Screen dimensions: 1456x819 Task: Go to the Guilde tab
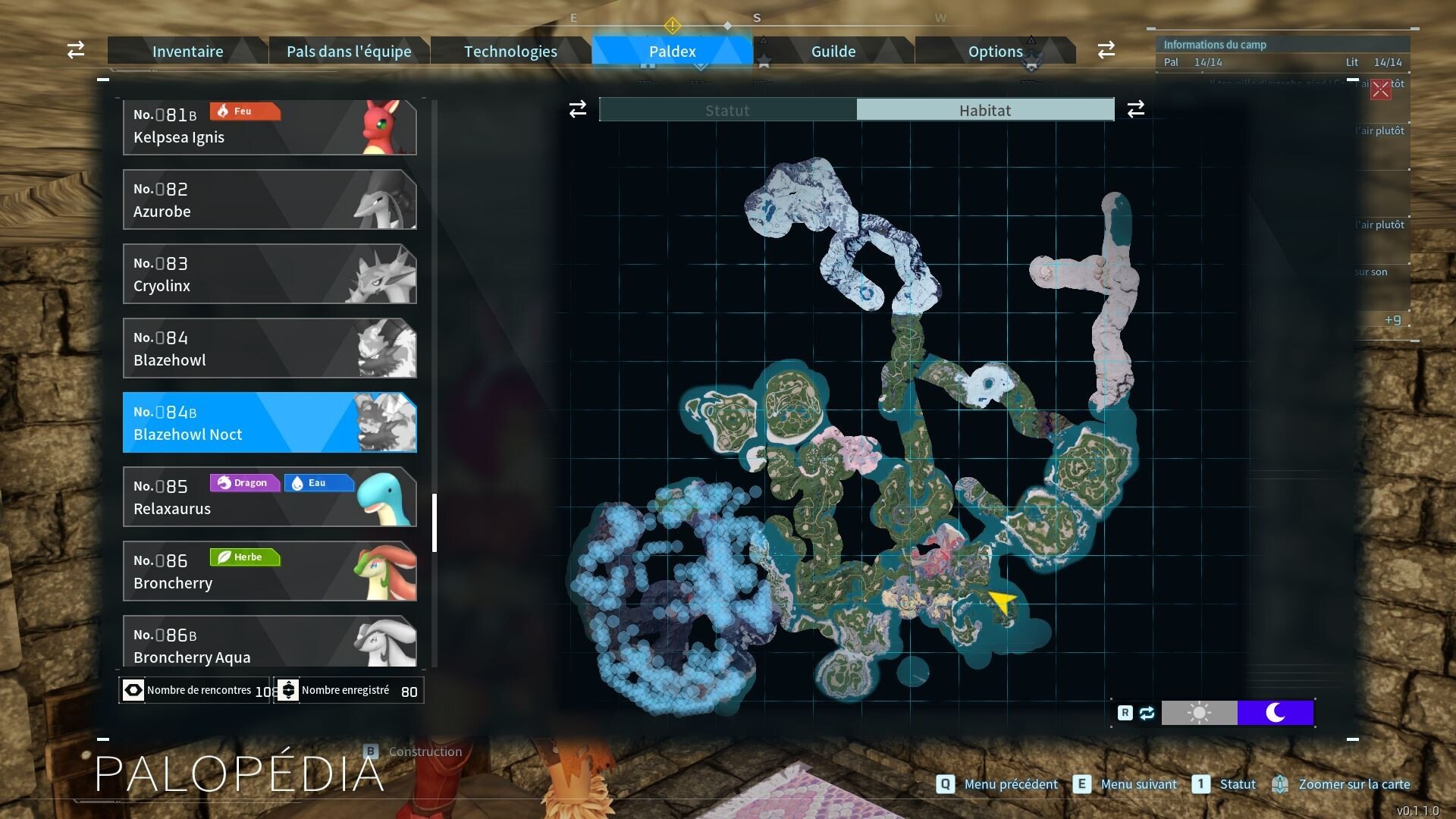click(x=833, y=51)
